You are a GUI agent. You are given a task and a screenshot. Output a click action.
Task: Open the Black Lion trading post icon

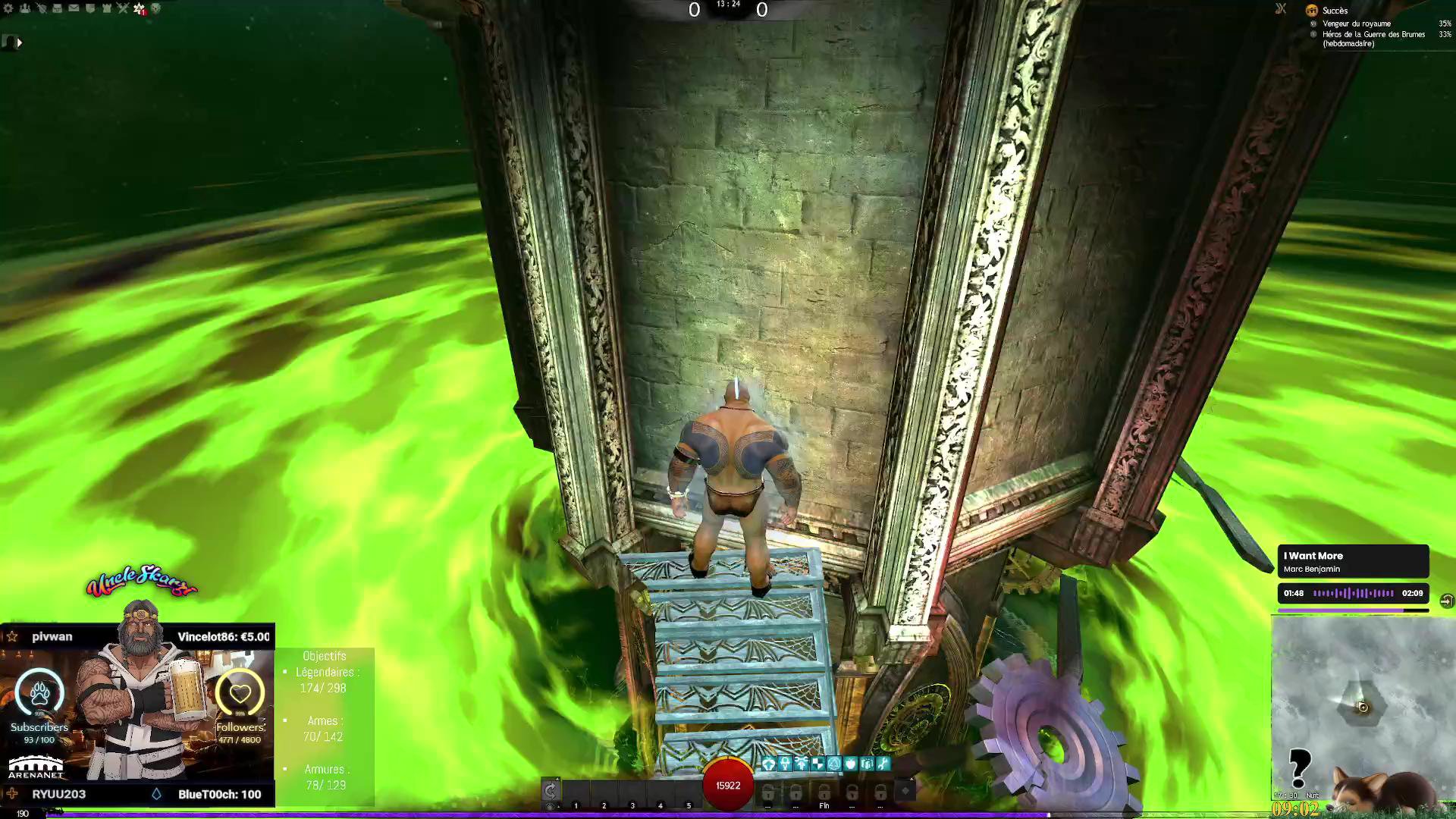(90, 8)
